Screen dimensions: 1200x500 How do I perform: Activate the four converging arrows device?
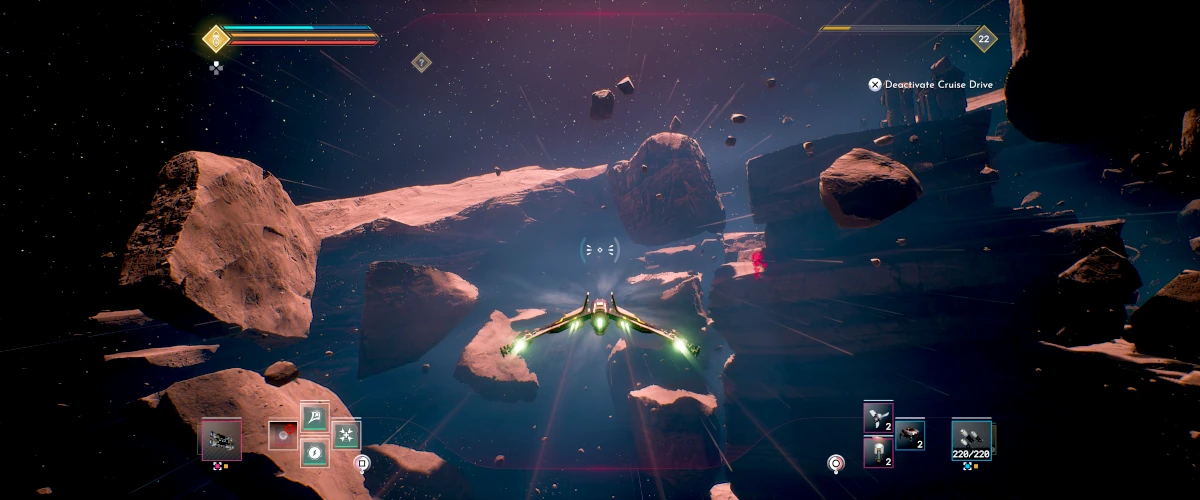pyautogui.click(x=347, y=435)
